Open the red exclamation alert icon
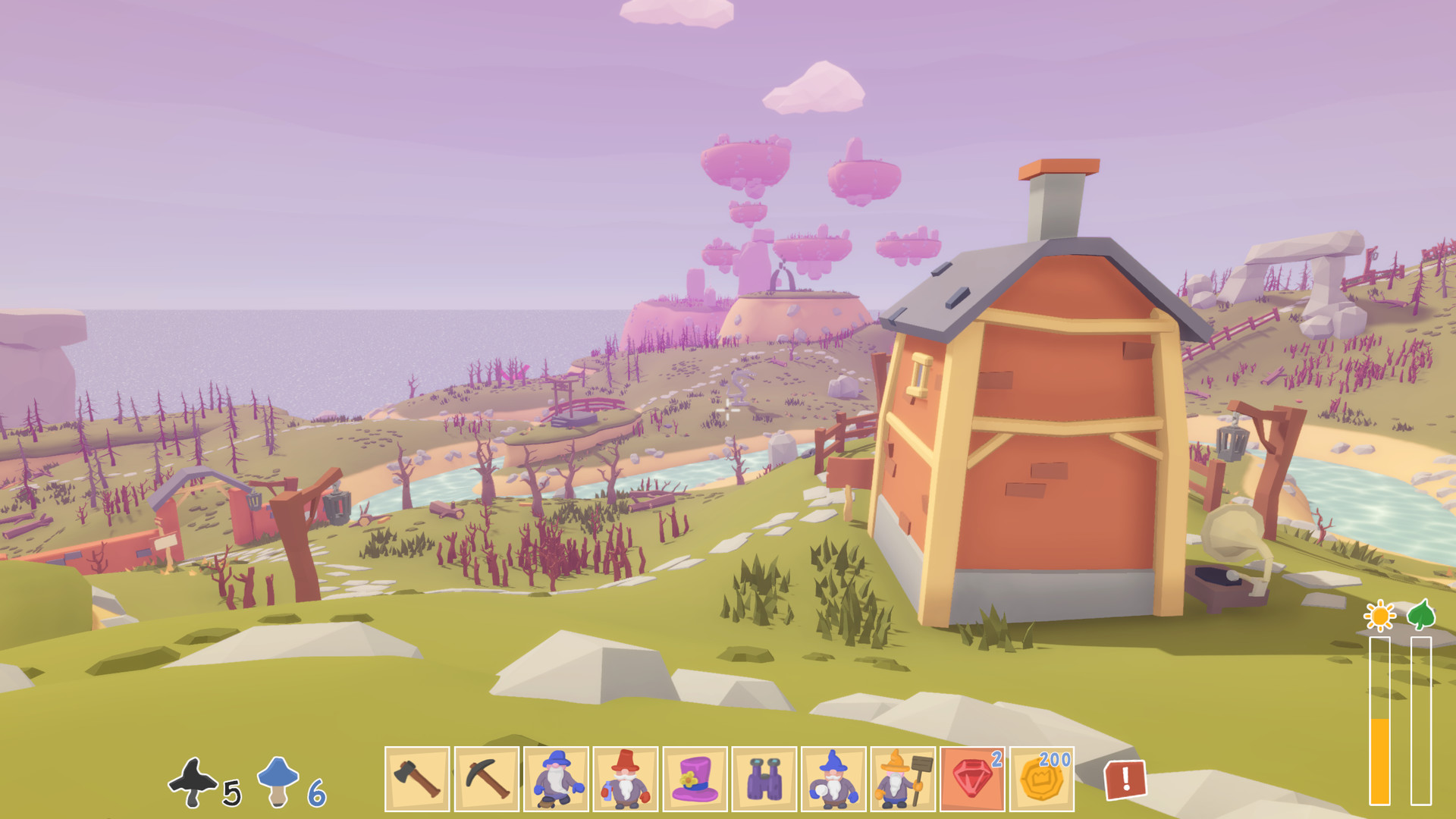This screenshot has height=819, width=1456. tap(1125, 780)
